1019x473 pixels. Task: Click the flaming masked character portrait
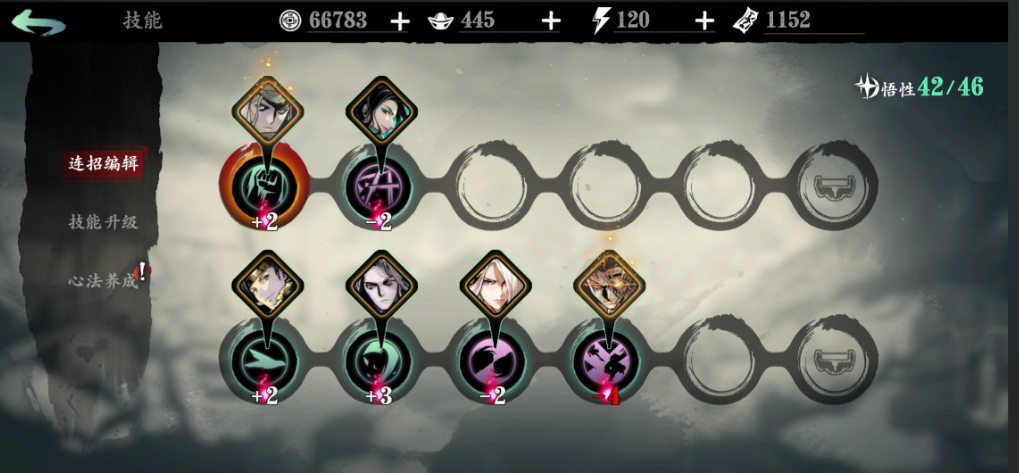point(608,285)
